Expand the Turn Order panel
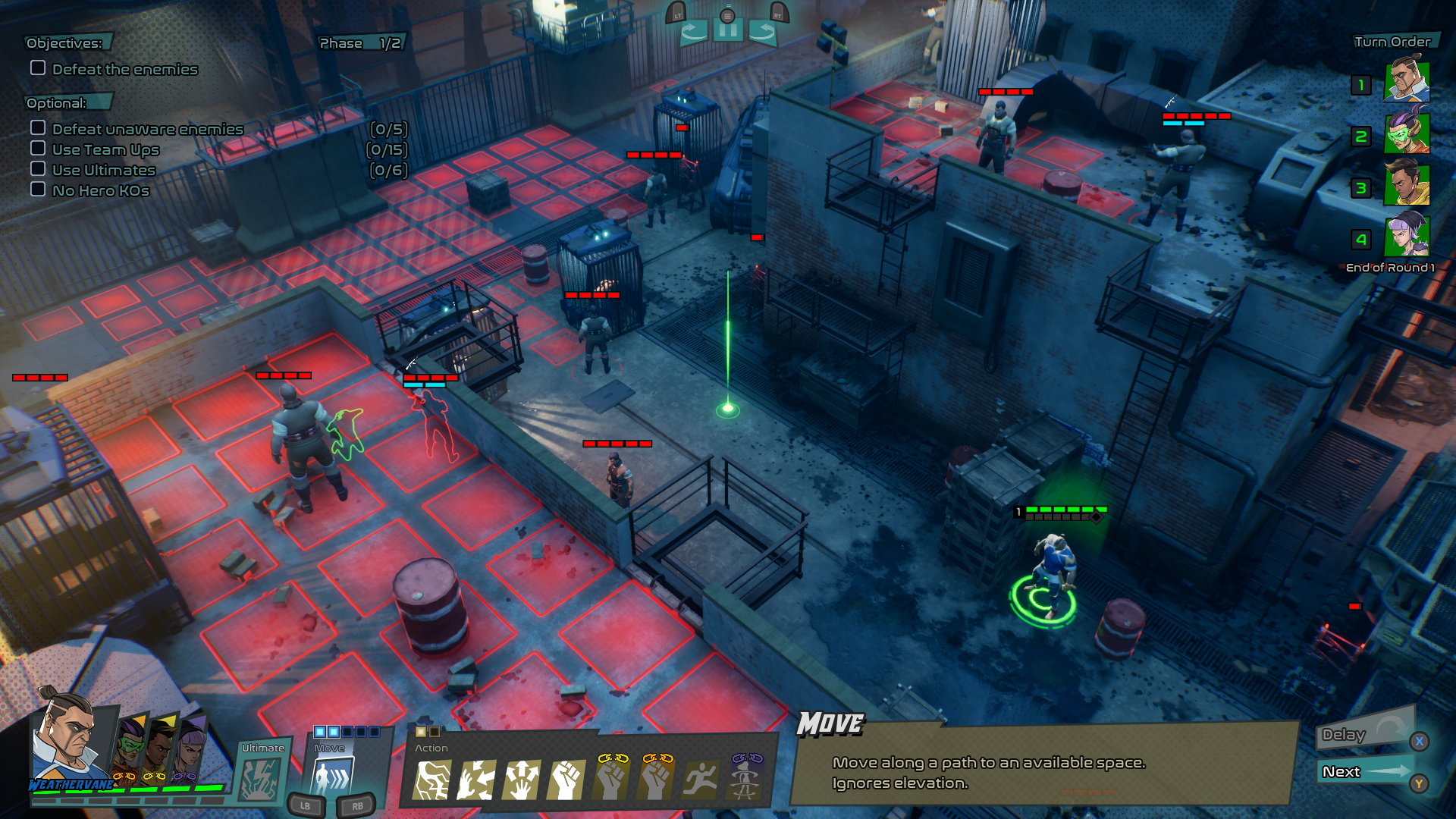The image size is (1456, 819). (1394, 42)
